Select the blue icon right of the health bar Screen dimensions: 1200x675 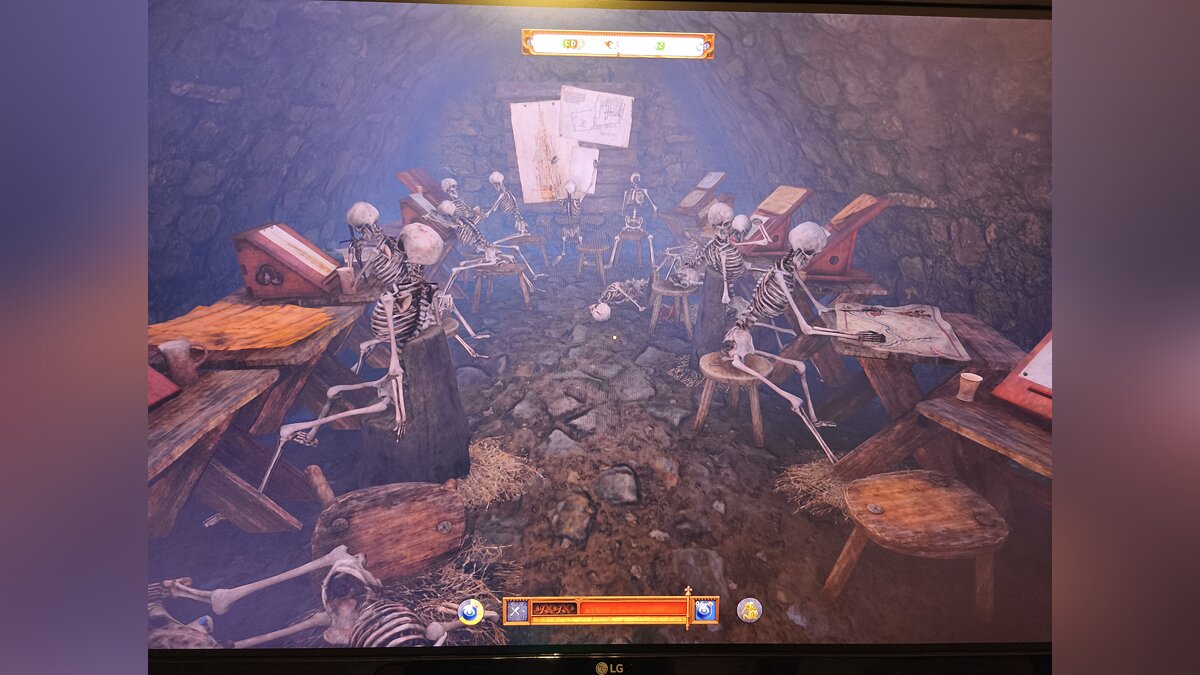pyautogui.click(x=705, y=610)
